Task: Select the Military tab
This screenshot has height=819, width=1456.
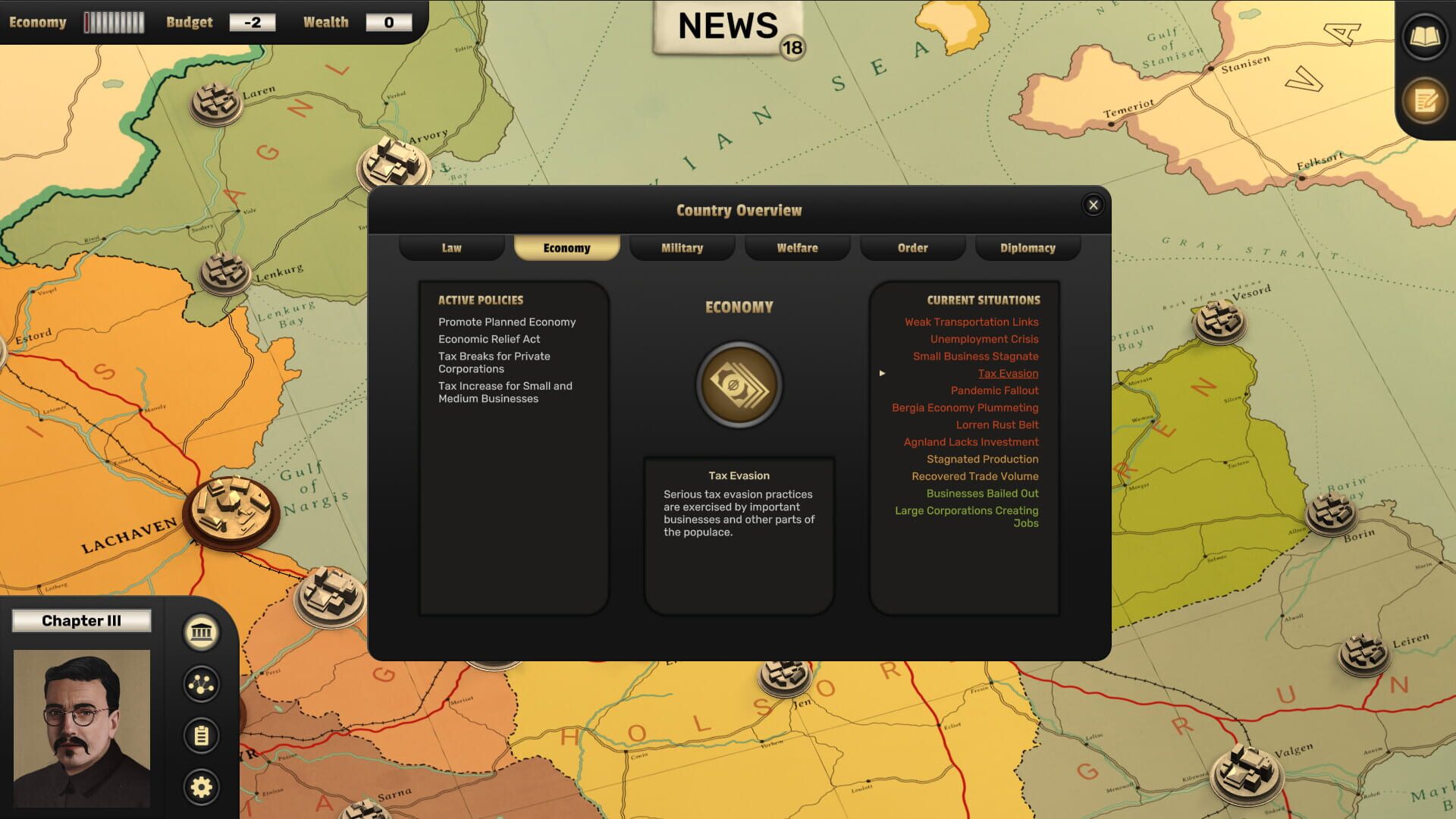Action: [x=682, y=248]
